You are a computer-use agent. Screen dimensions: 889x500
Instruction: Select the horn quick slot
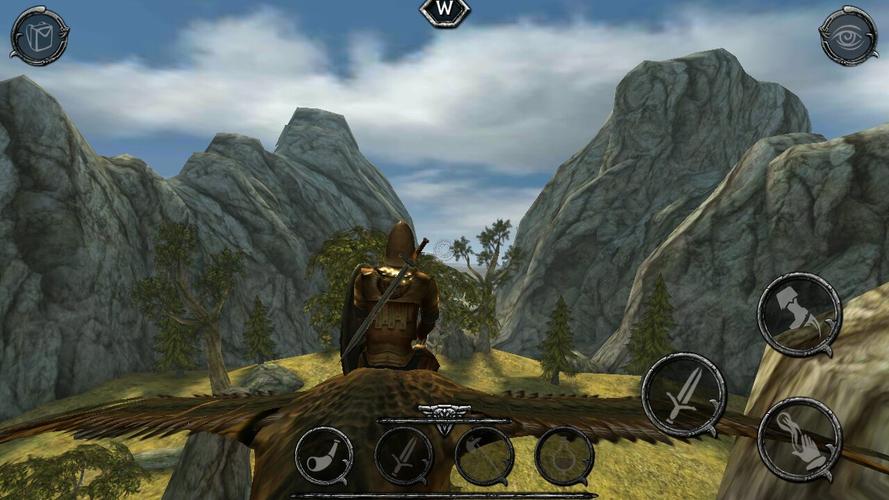coord(324,456)
